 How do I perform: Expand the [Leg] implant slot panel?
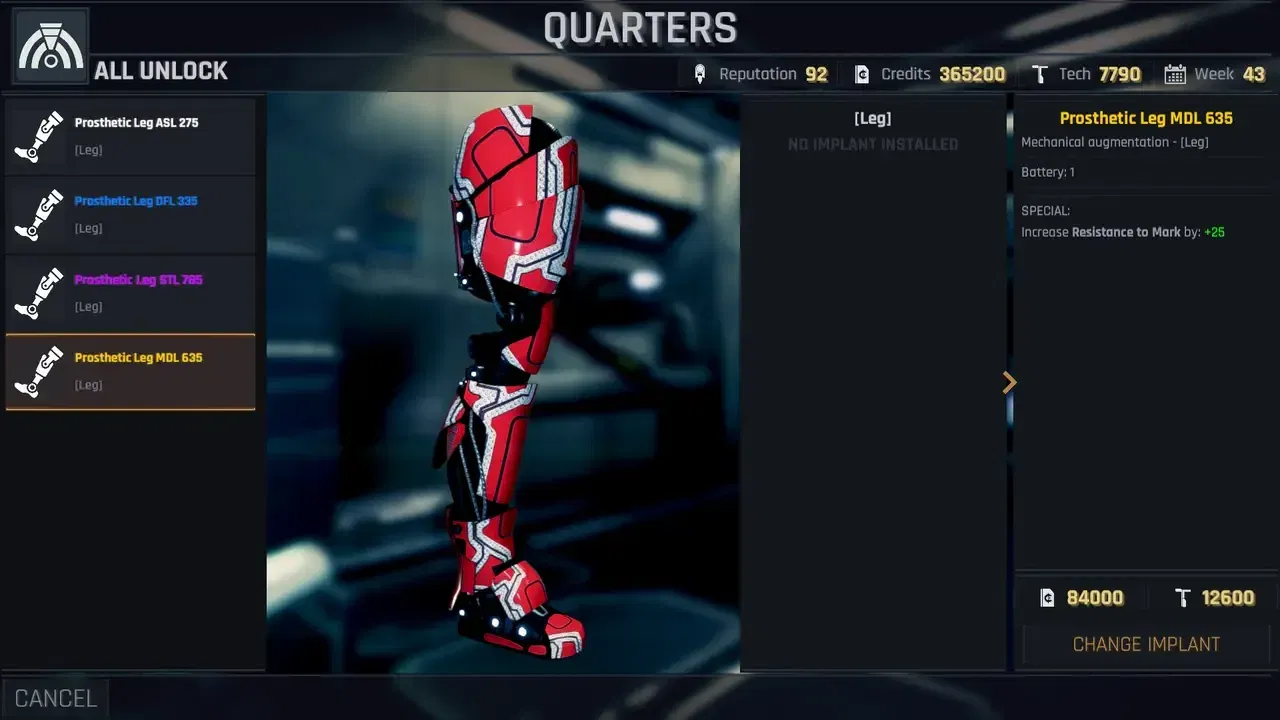click(x=872, y=118)
